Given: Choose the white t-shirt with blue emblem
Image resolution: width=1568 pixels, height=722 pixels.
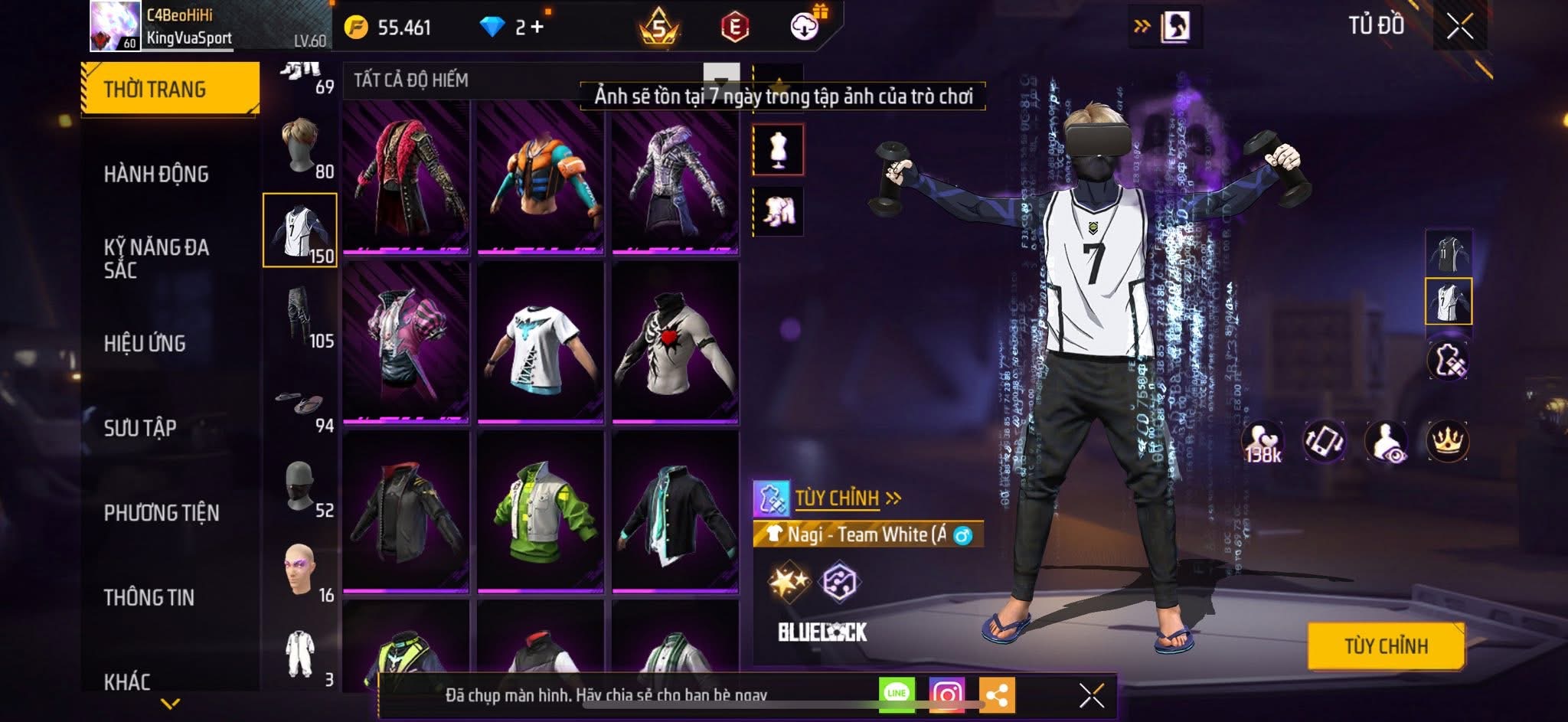Looking at the screenshot, I should 541,343.
